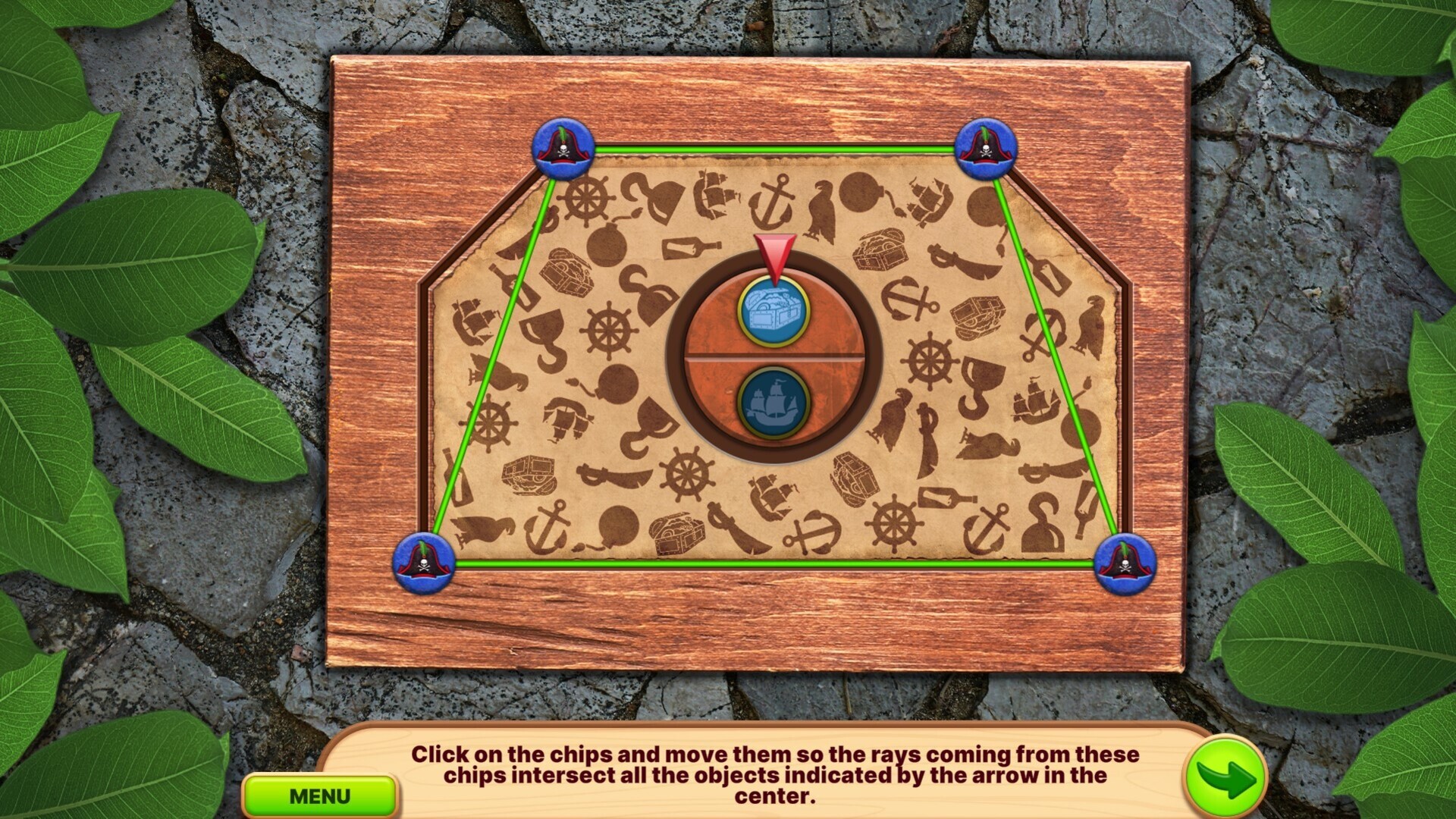Click the green ray connecting the top chips
This screenshot has height=819, width=1456.
pos(773,149)
